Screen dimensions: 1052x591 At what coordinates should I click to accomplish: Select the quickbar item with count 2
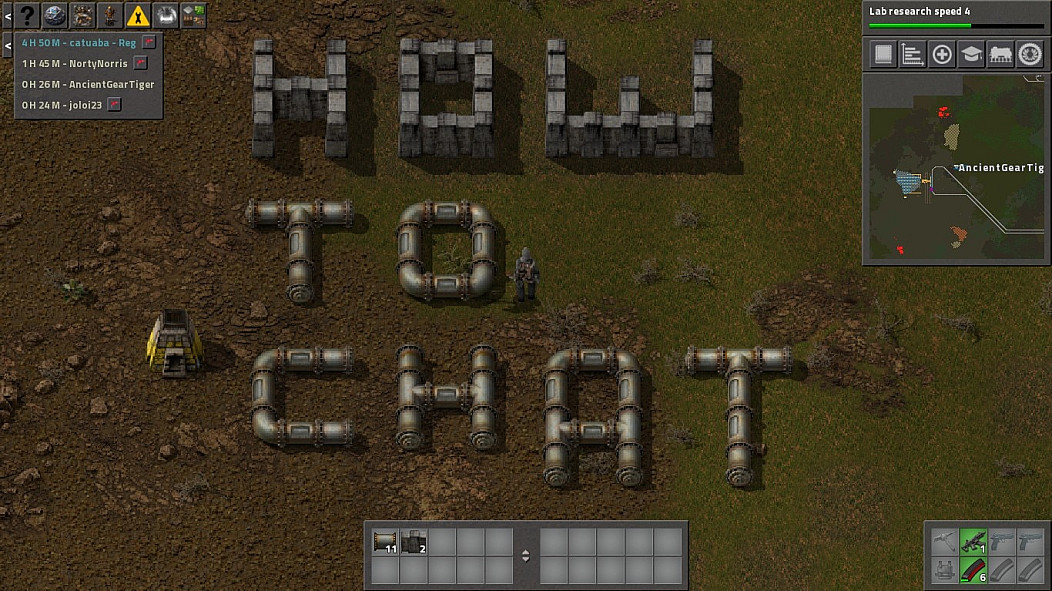tap(414, 542)
